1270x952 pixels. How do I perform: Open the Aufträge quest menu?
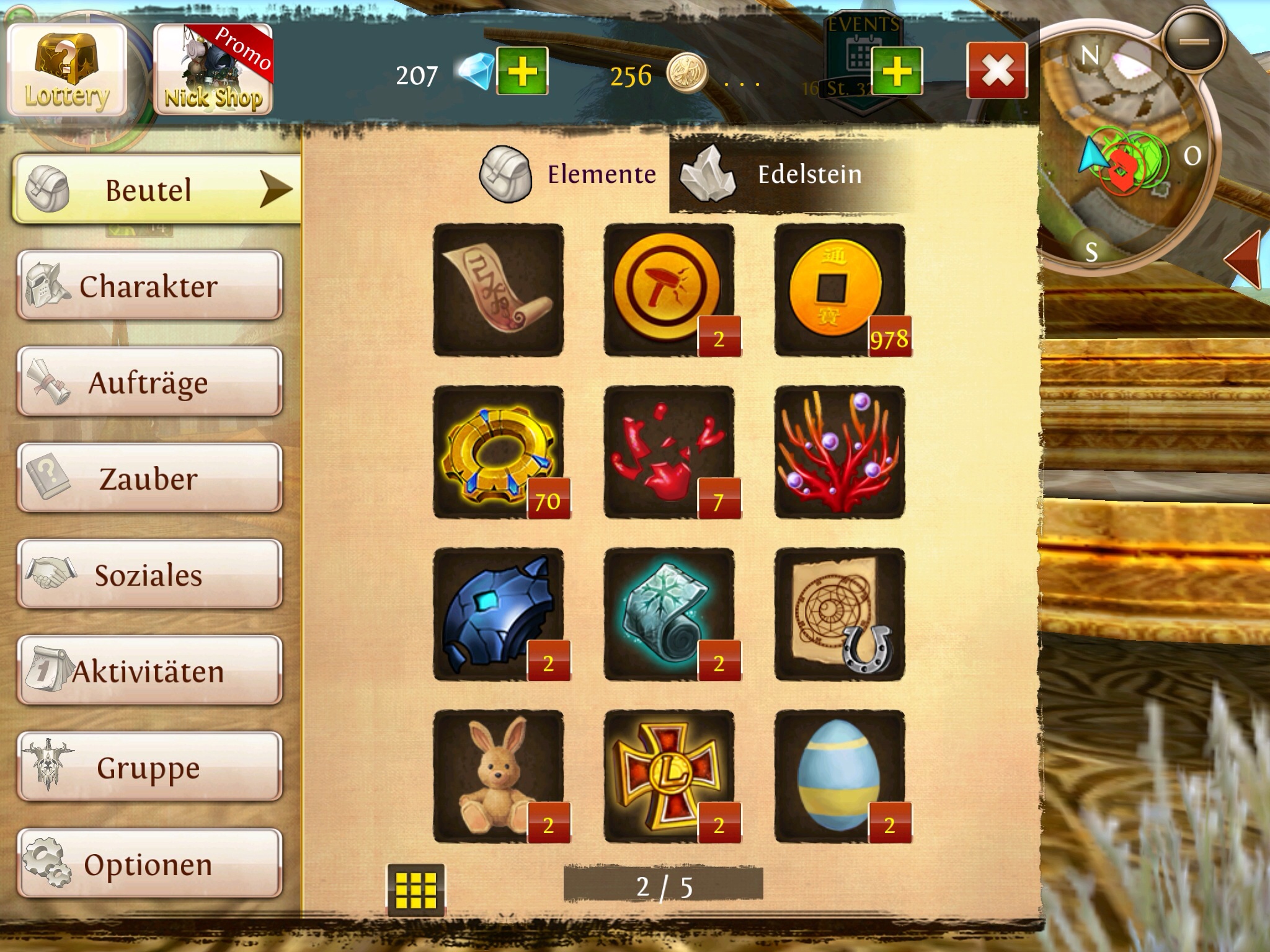click(x=149, y=382)
